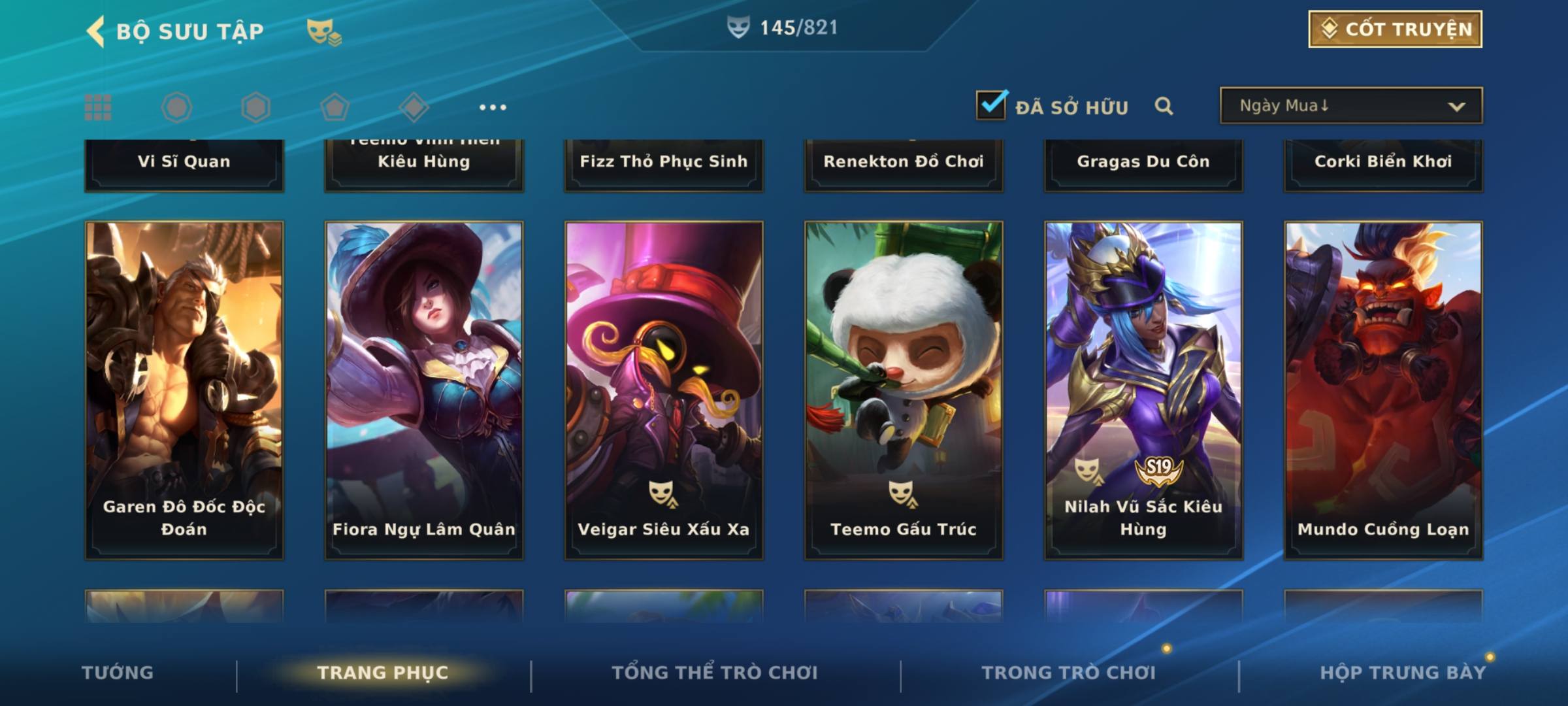
Task: Go to the Trong Trò Chơi tab
Action: click(x=1069, y=673)
